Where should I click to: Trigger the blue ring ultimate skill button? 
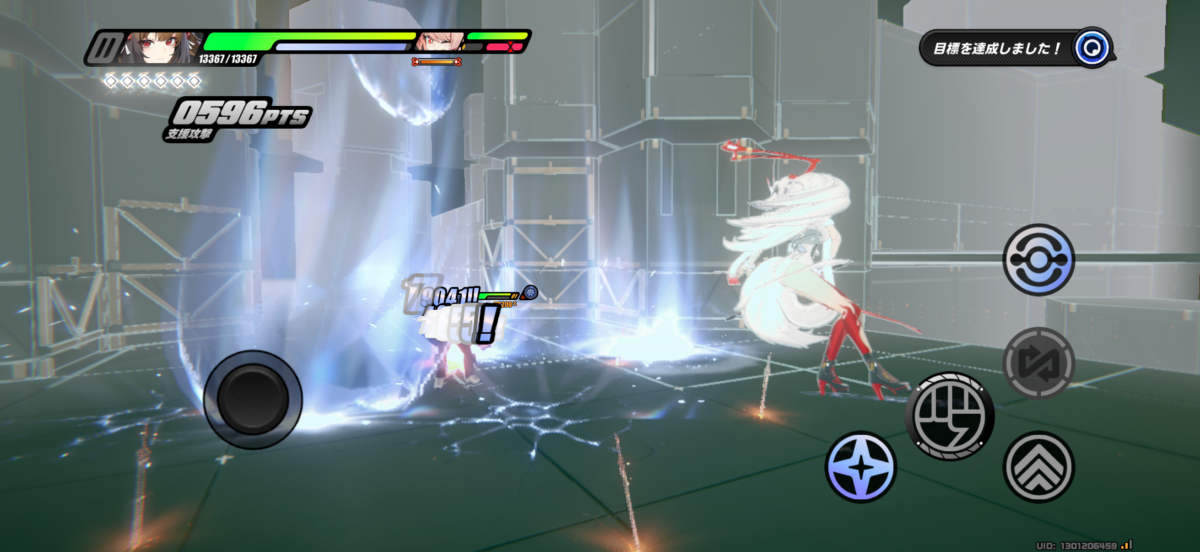tap(1038, 259)
